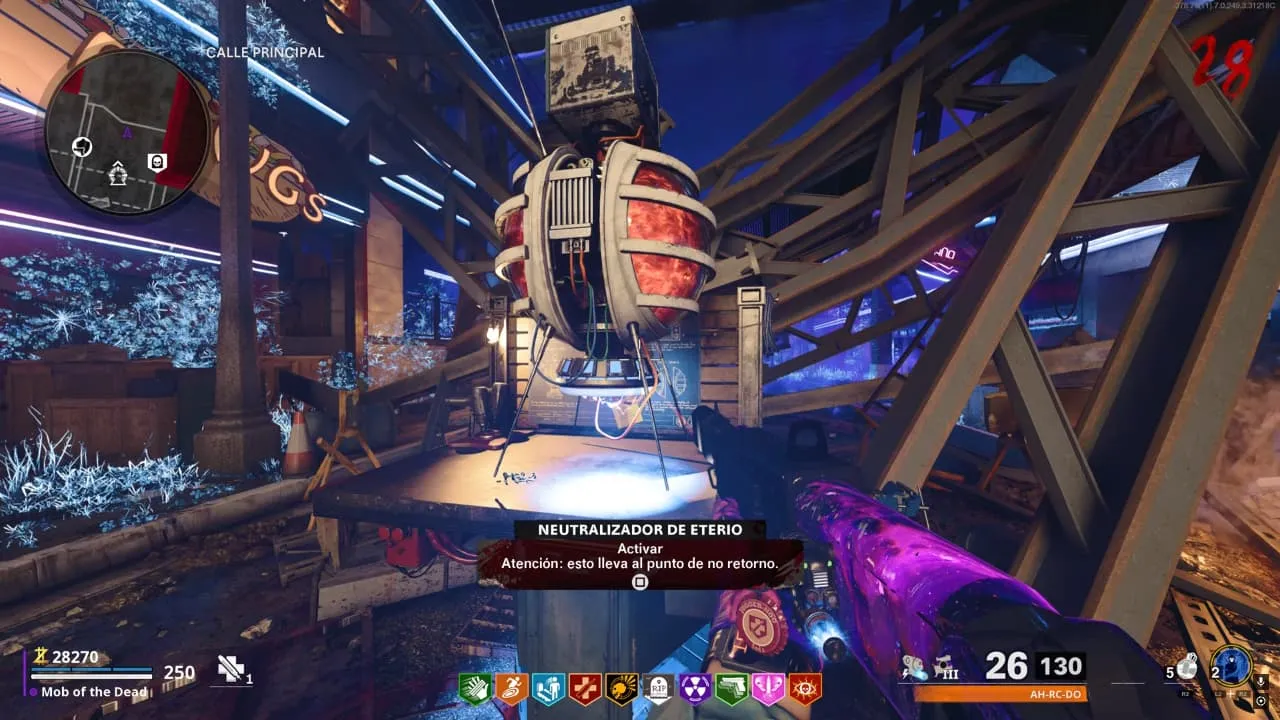Activate the Neutralizador de Eterio prompt

(640, 581)
